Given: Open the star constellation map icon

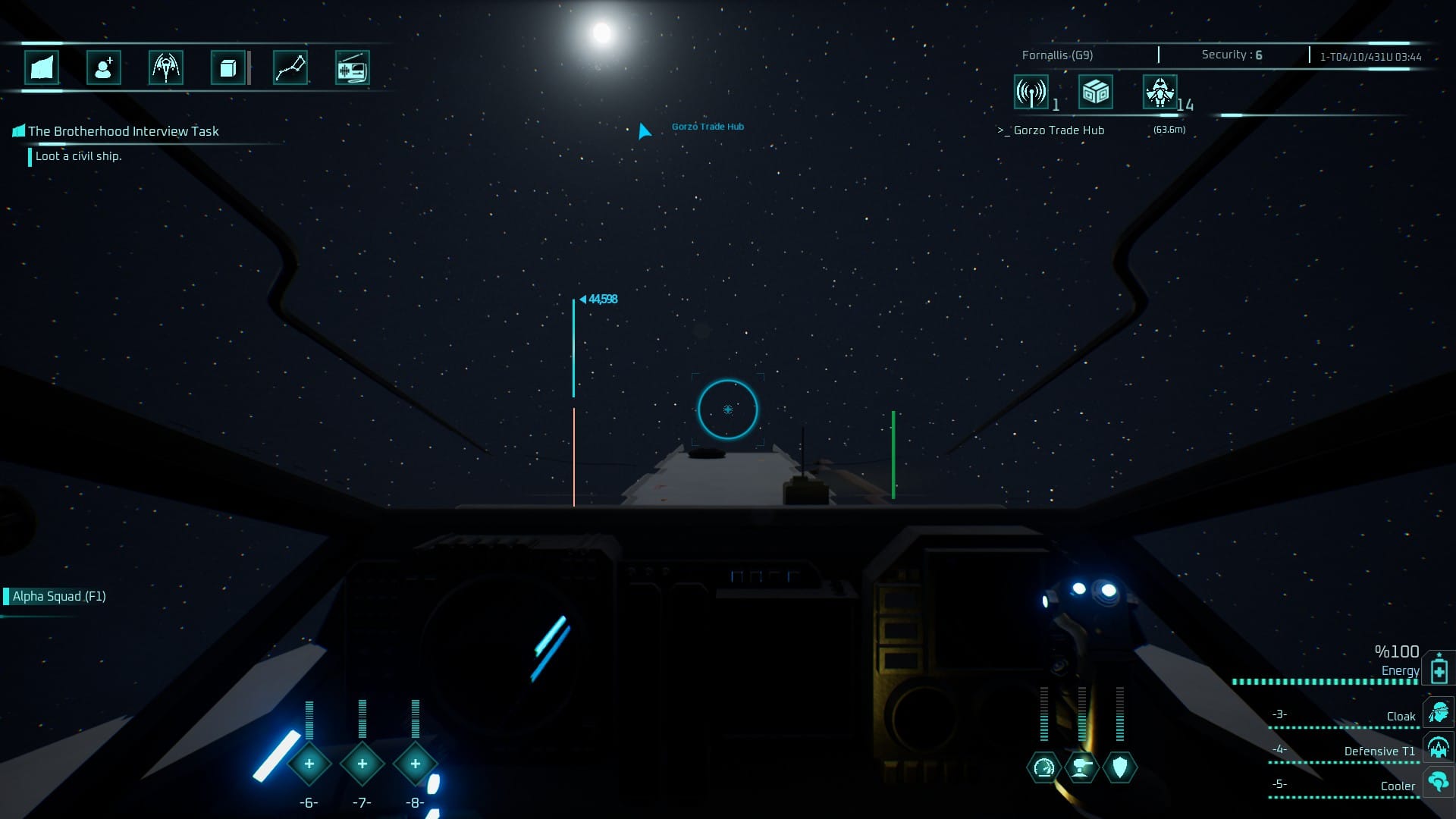Looking at the screenshot, I should coord(290,67).
